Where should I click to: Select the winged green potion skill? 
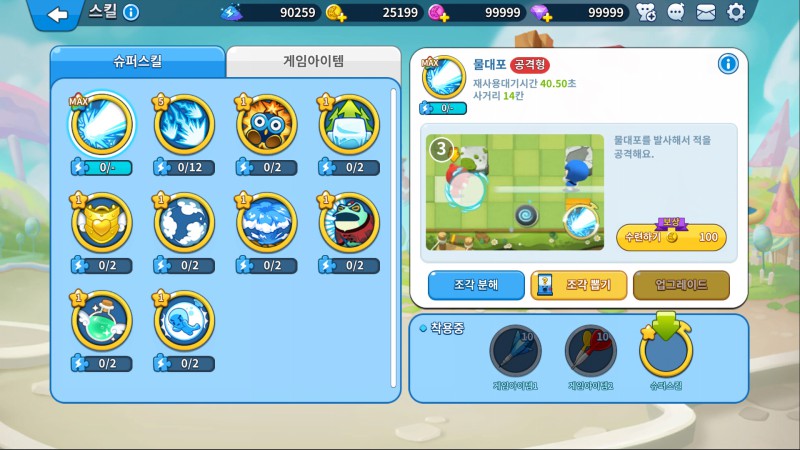pyautogui.click(x=100, y=320)
